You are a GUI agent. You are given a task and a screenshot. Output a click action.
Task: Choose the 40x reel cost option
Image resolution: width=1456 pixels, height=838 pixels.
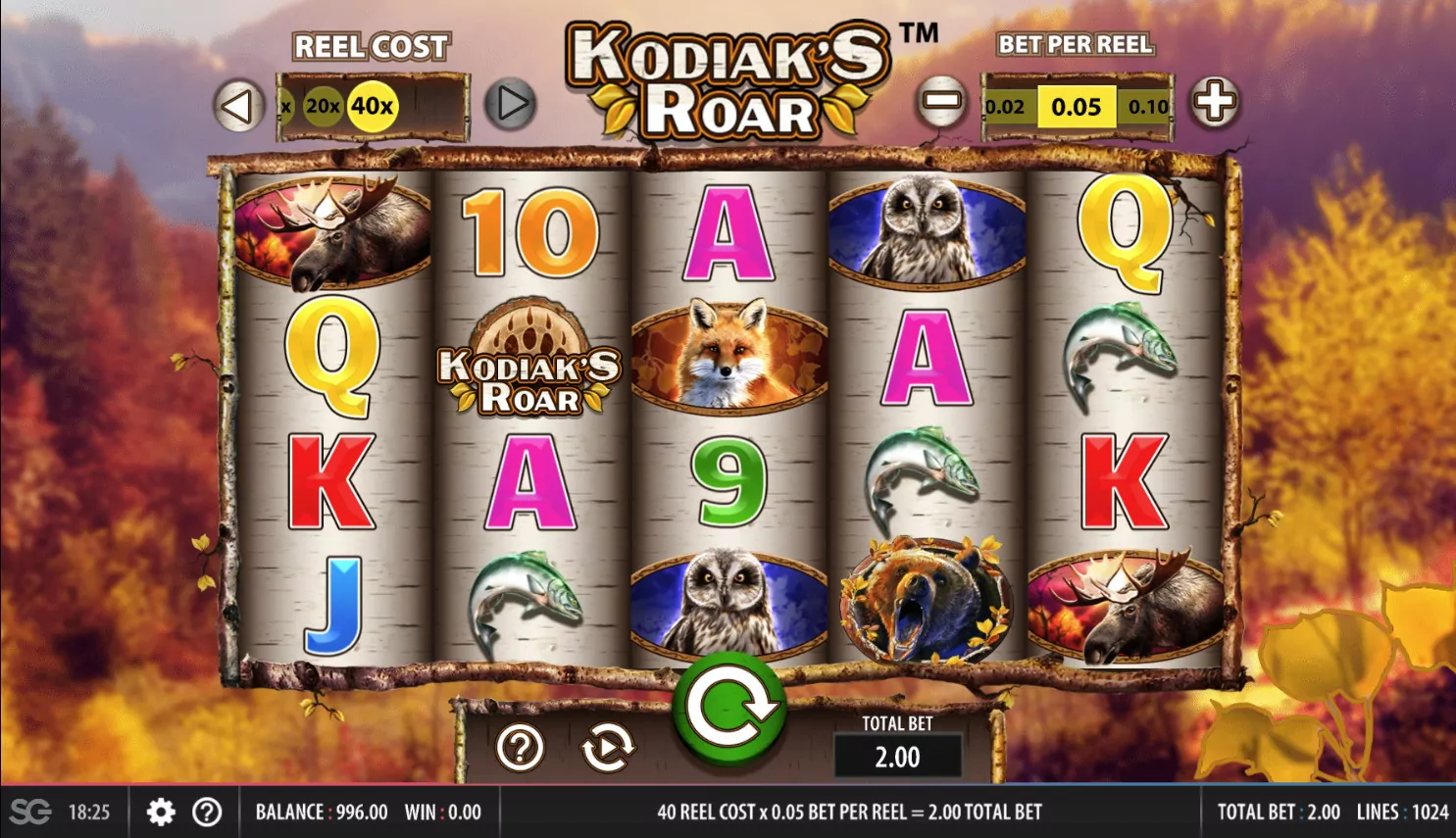(x=373, y=105)
